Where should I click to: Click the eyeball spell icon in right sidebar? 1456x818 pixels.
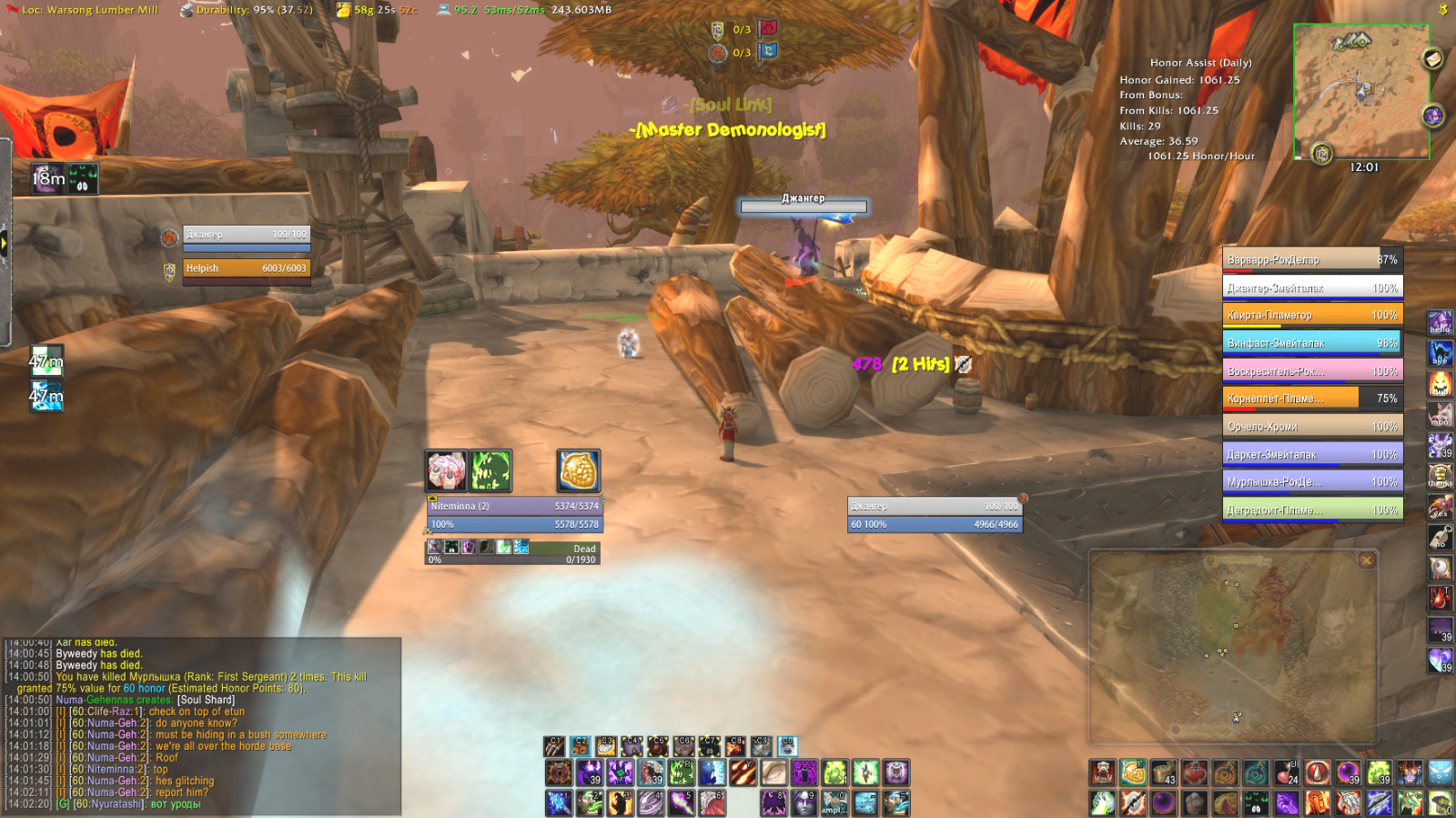tap(1441, 566)
